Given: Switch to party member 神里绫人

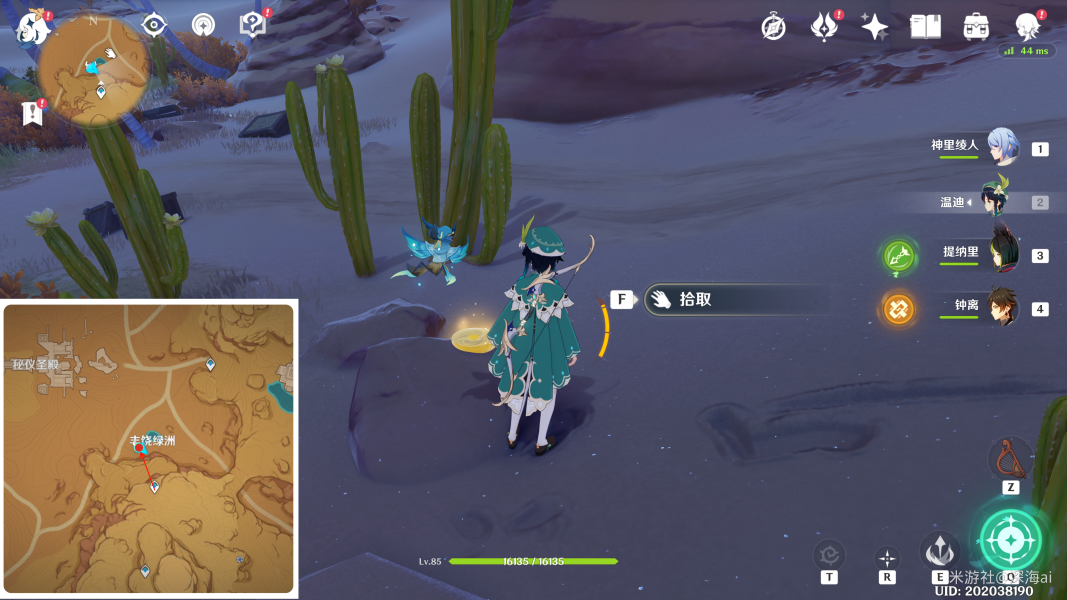Looking at the screenshot, I should (1002, 148).
